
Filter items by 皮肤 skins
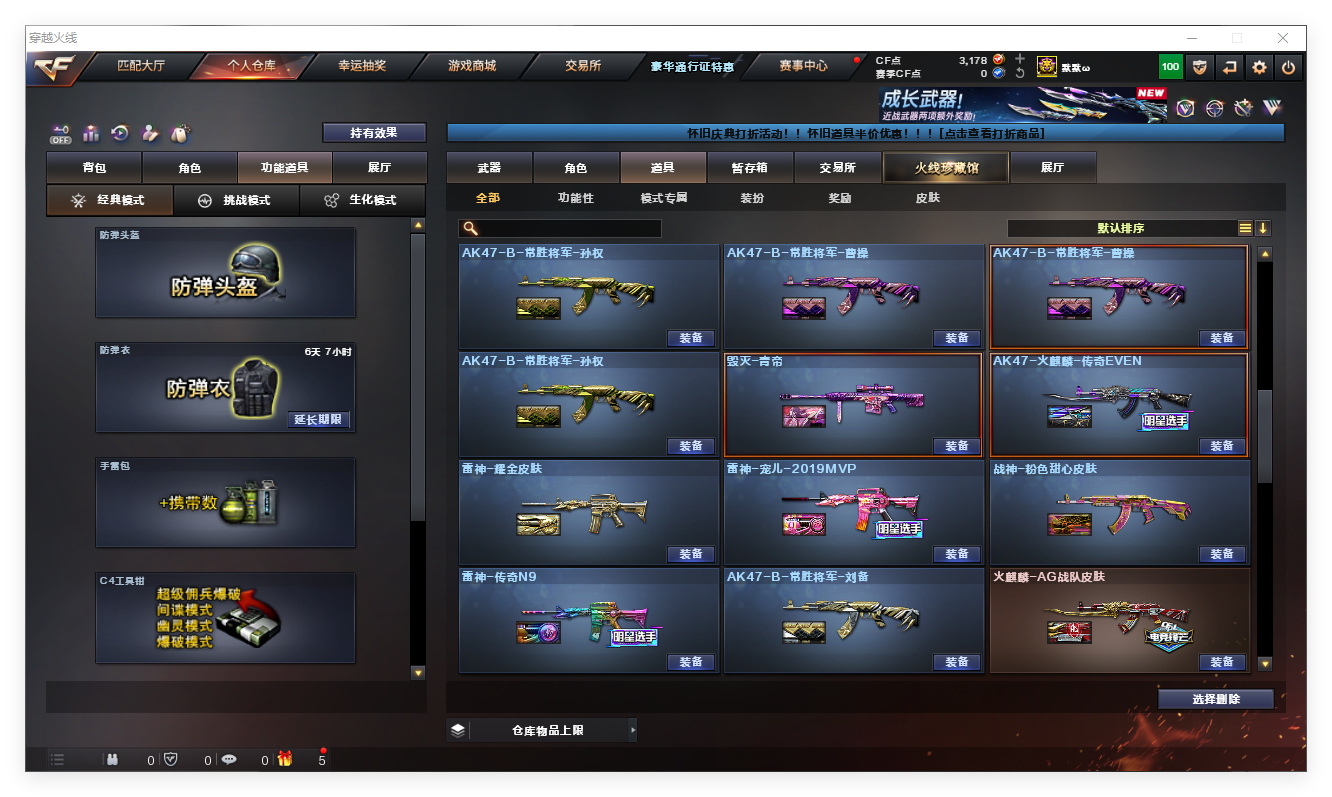click(x=927, y=198)
